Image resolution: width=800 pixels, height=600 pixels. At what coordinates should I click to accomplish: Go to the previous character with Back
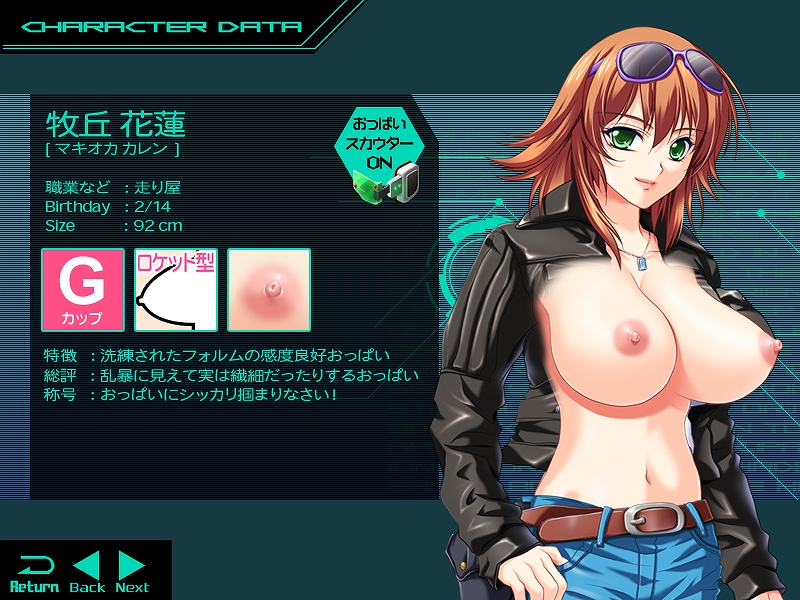tap(87, 572)
